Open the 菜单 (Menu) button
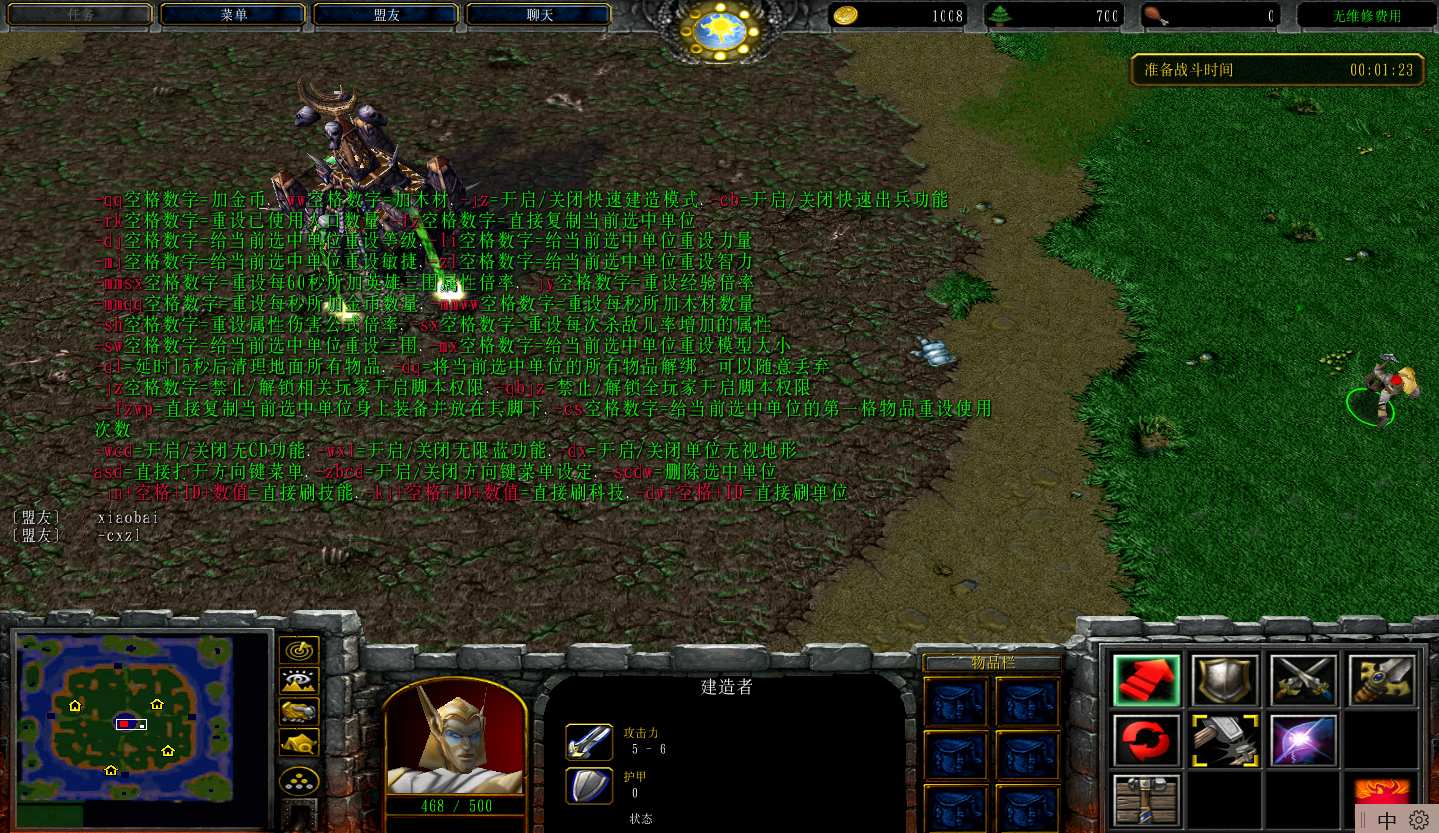The height and width of the screenshot is (833, 1439). point(233,15)
